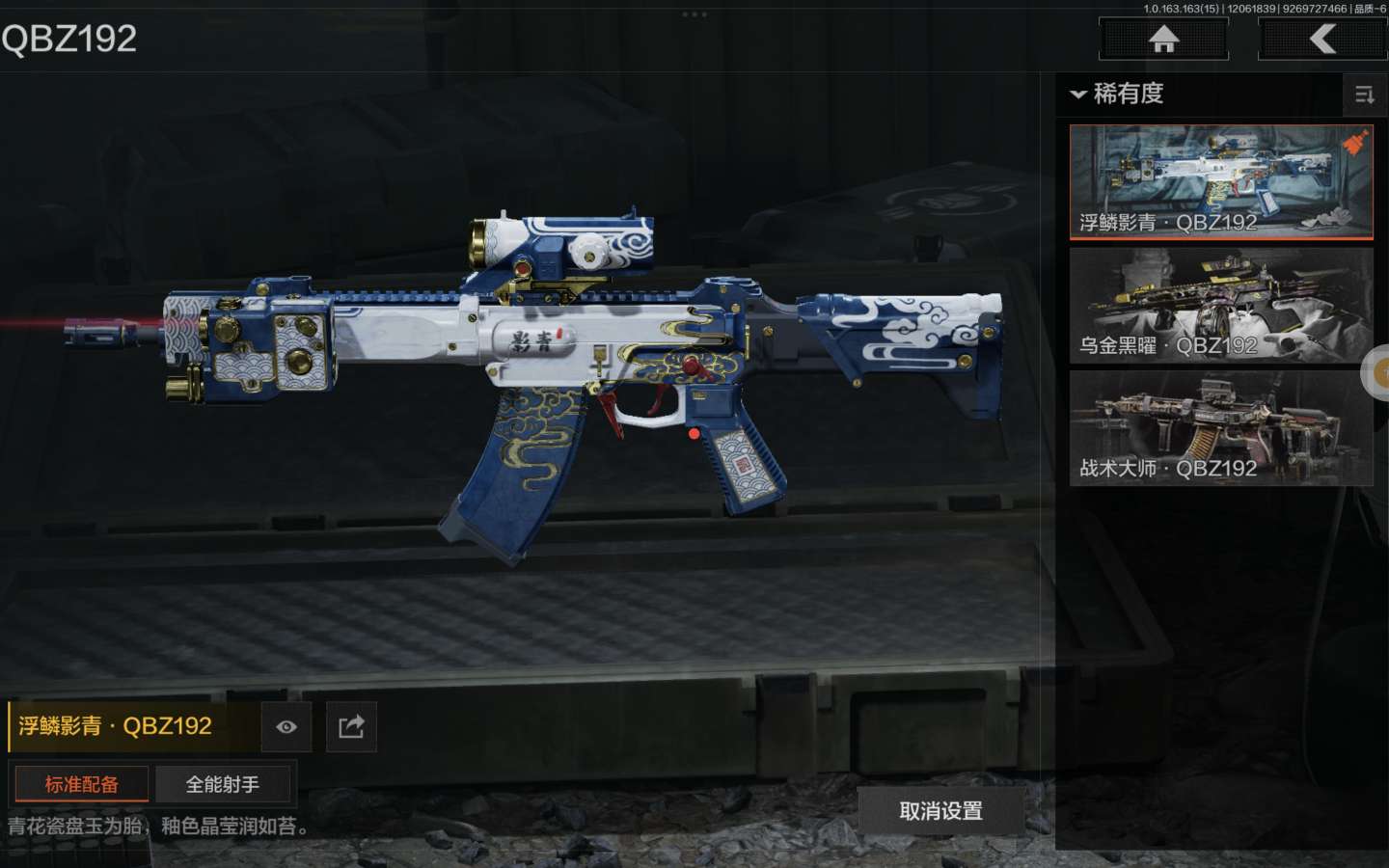Image resolution: width=1389 pixels, height=868 pixels.
Task: Choose the 乌金黑曜 QBZ192 skin
Action: click(x=1220, y=306)
